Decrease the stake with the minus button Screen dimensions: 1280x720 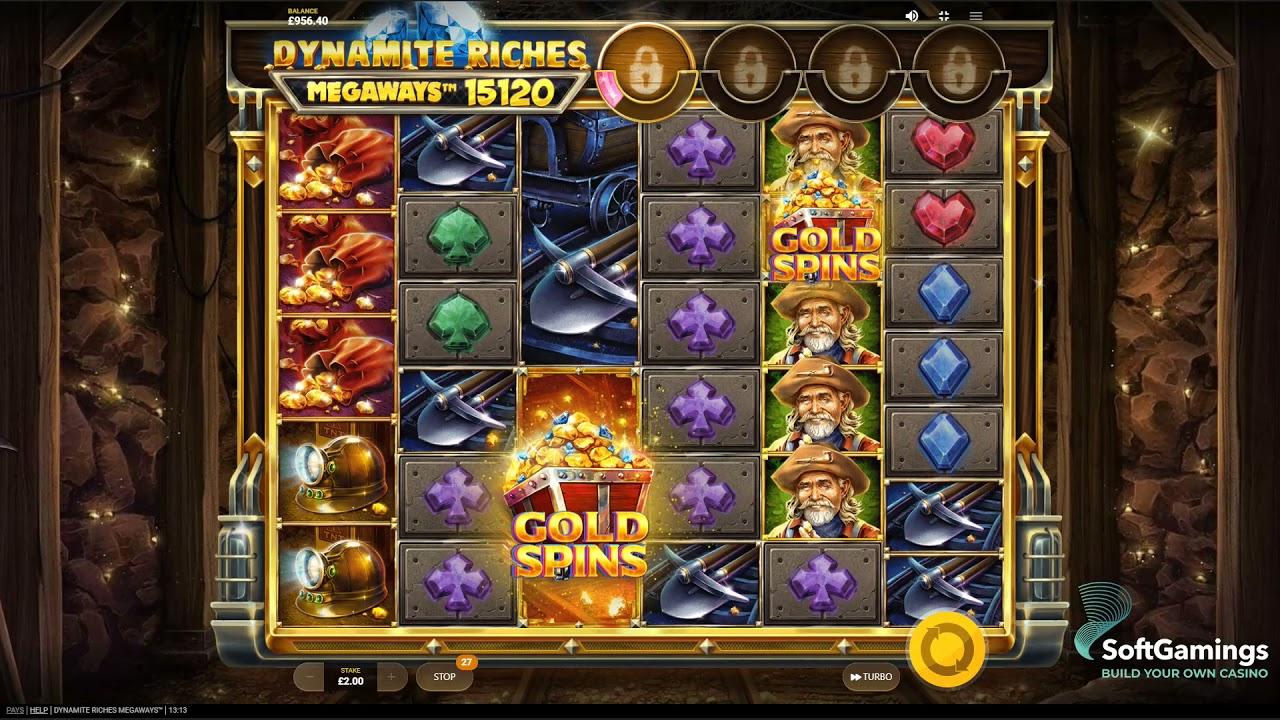click(310, 677)
